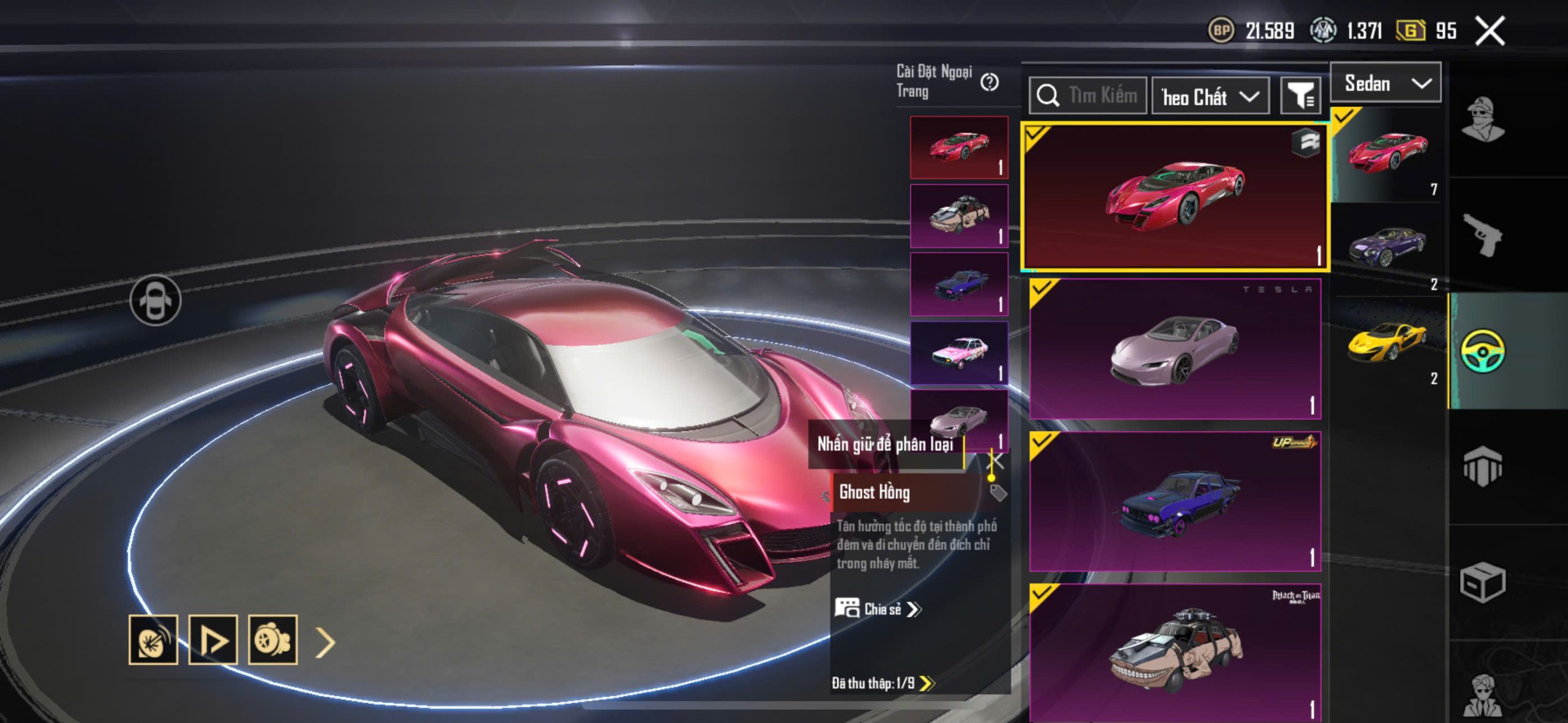The height and width of the screenshot is (723, 1568).
Task: Click the Tìm Kiếm search field
Action: (1088, 96)
